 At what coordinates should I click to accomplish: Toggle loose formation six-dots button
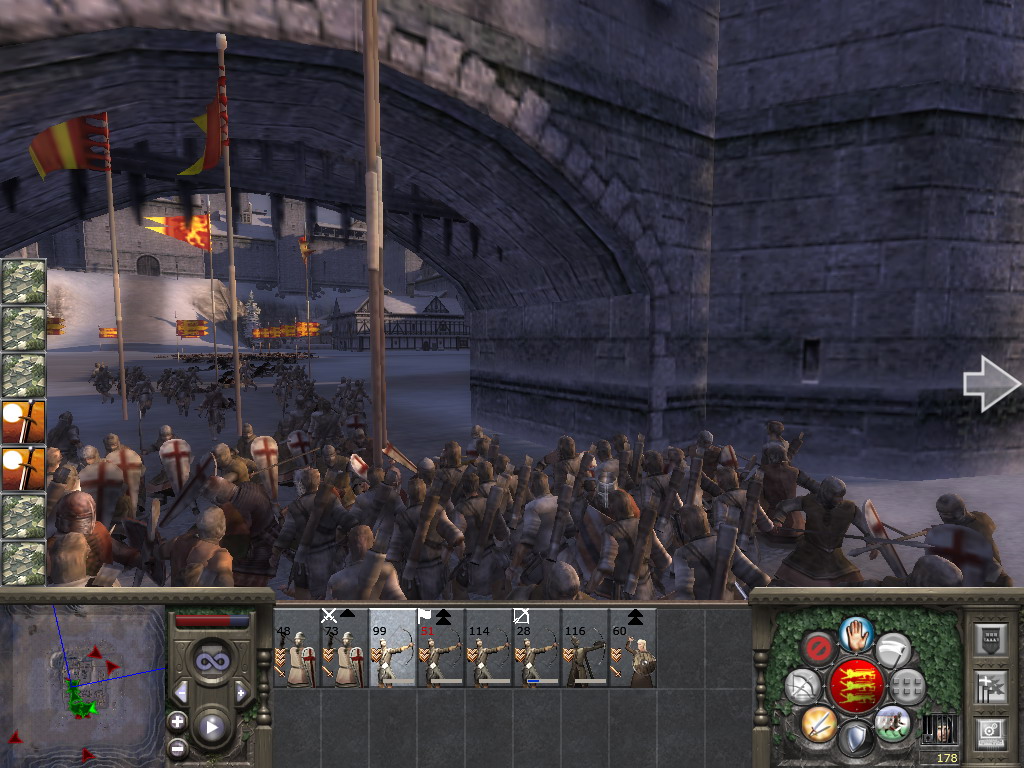pos(908,687)
